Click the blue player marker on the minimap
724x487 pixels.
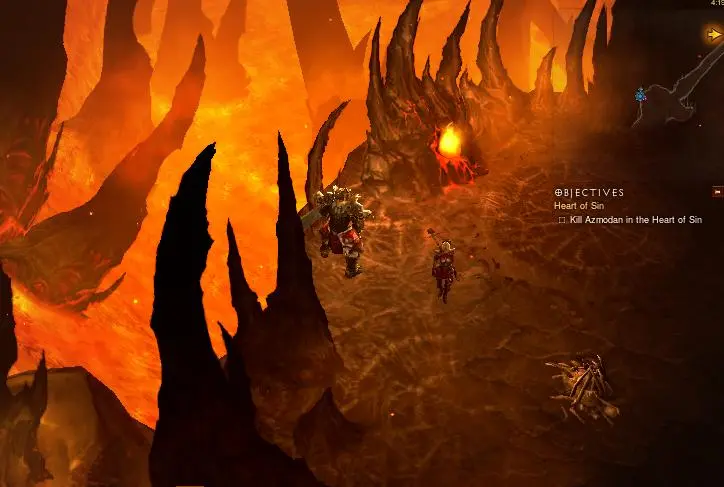(x=640, y=95)
